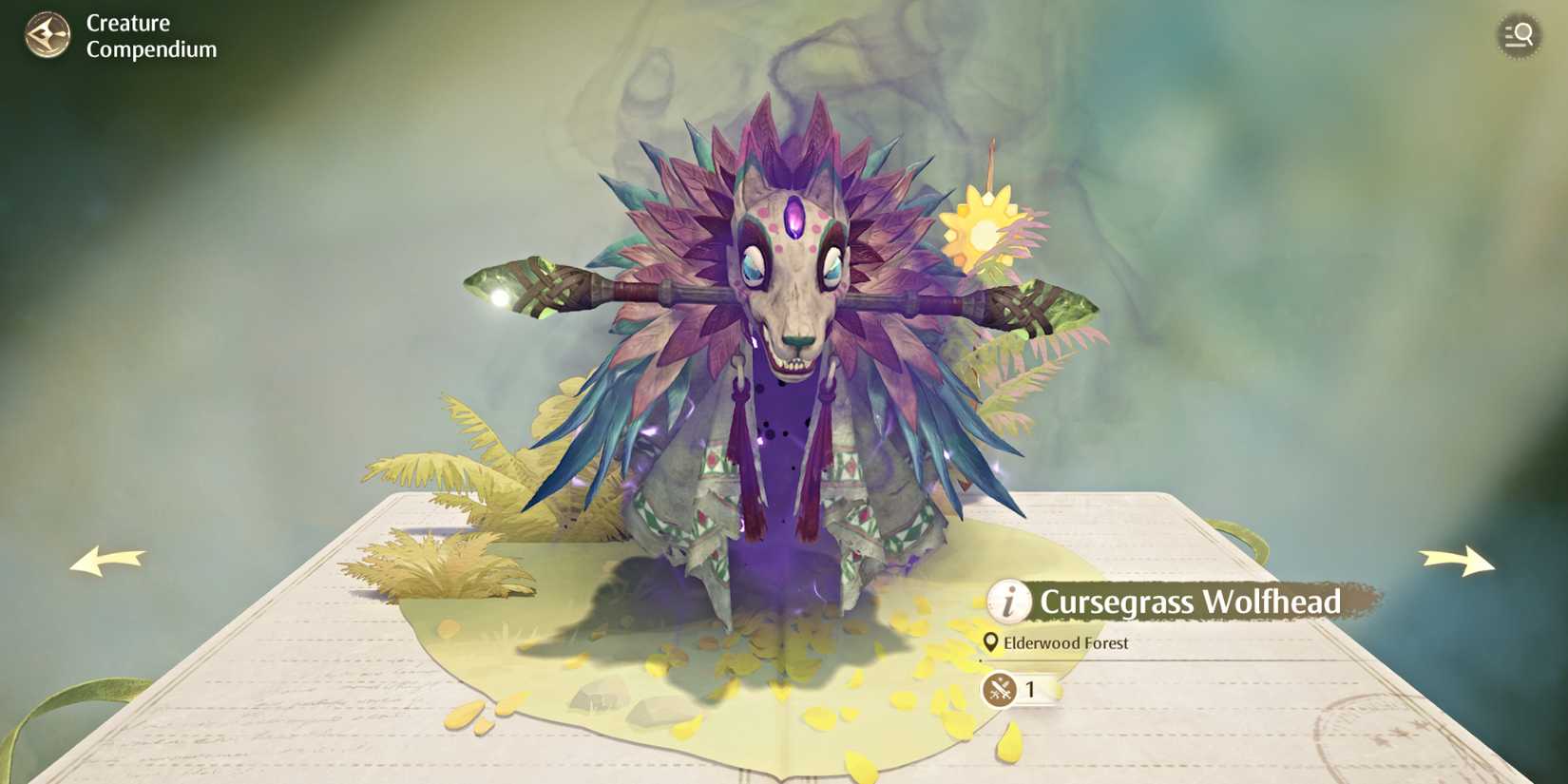Click the defeat count number 1
Screen dimensions: 1568x784
click(1031, 690)
